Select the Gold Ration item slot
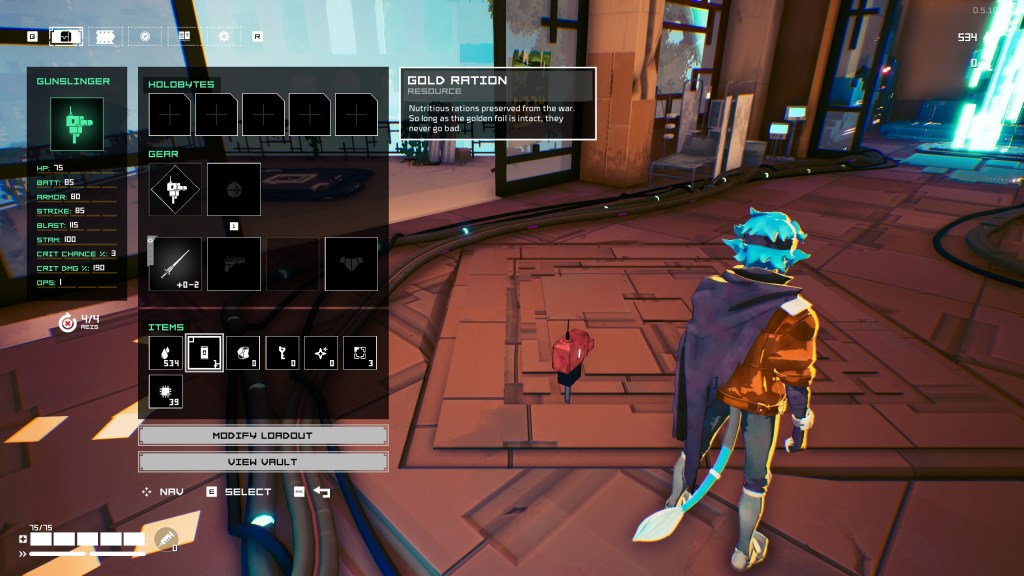Image resolution: width=1024 pixels, height=576 pixels. (204, 353)
